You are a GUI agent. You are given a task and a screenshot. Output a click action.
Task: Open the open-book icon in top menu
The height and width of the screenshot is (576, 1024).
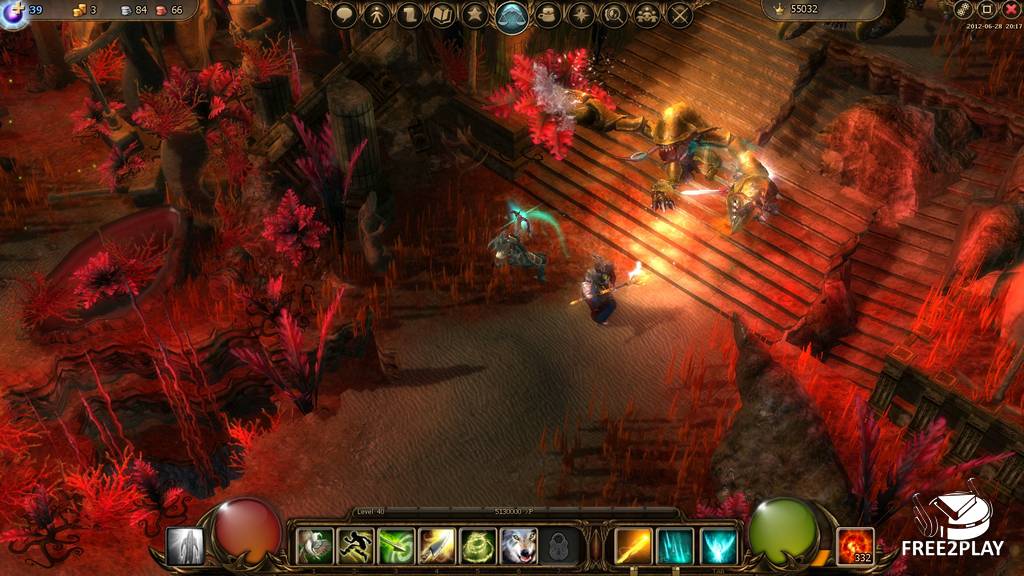442,15
